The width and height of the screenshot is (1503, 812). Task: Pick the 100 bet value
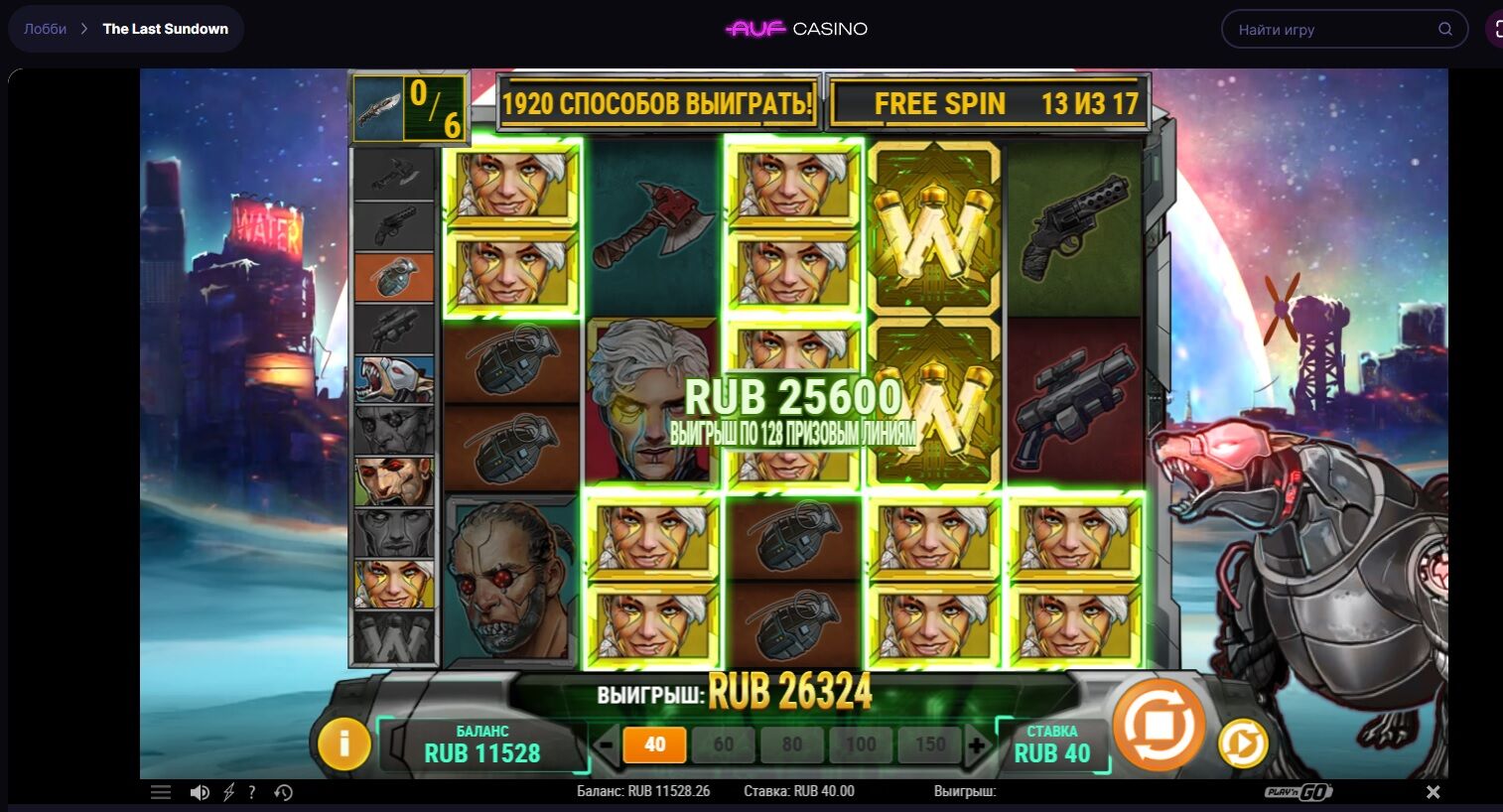pyautogui.click(x=860, y=744)
